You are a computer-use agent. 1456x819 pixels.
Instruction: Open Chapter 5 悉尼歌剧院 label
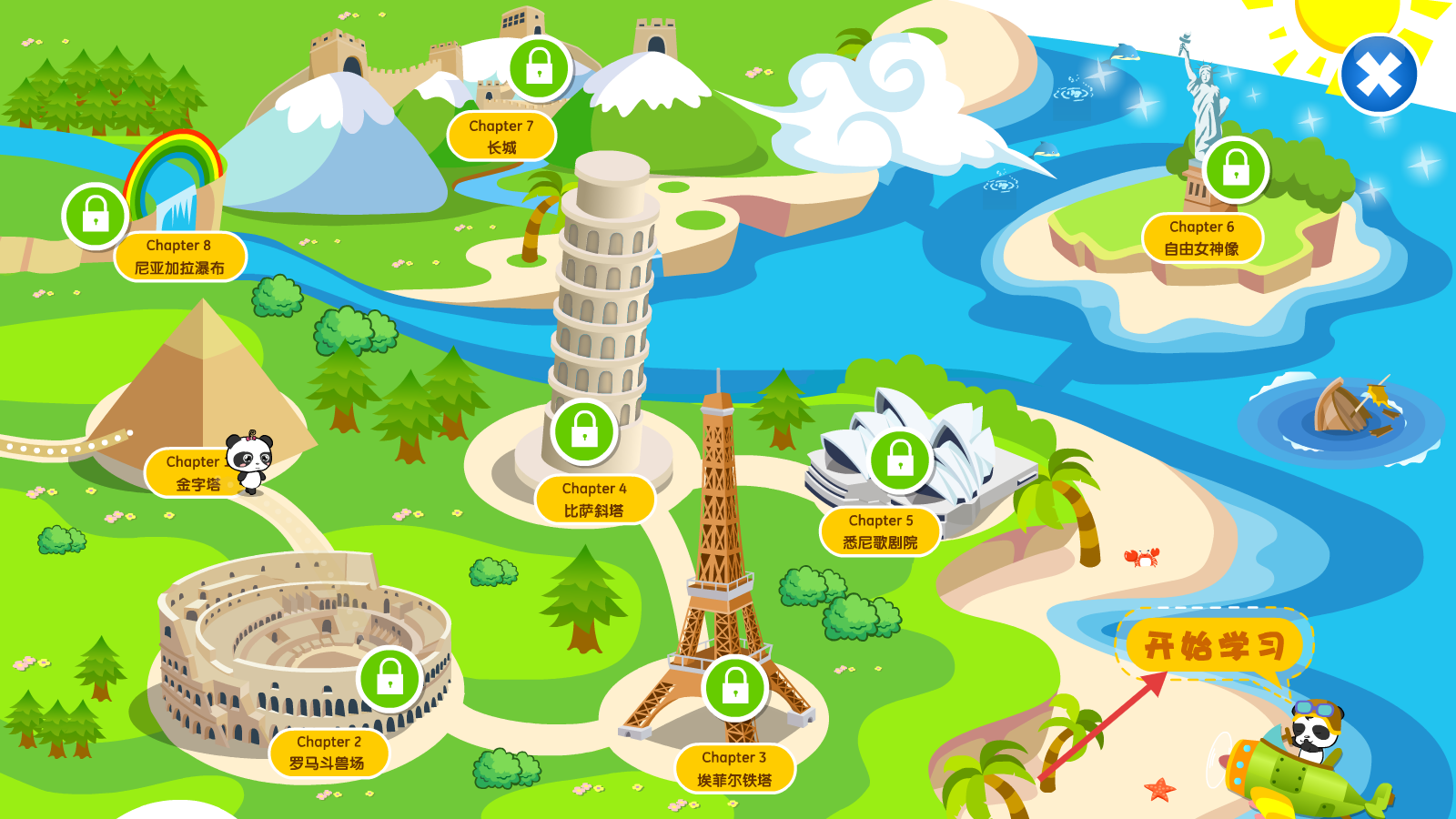[x=880, y=531]
